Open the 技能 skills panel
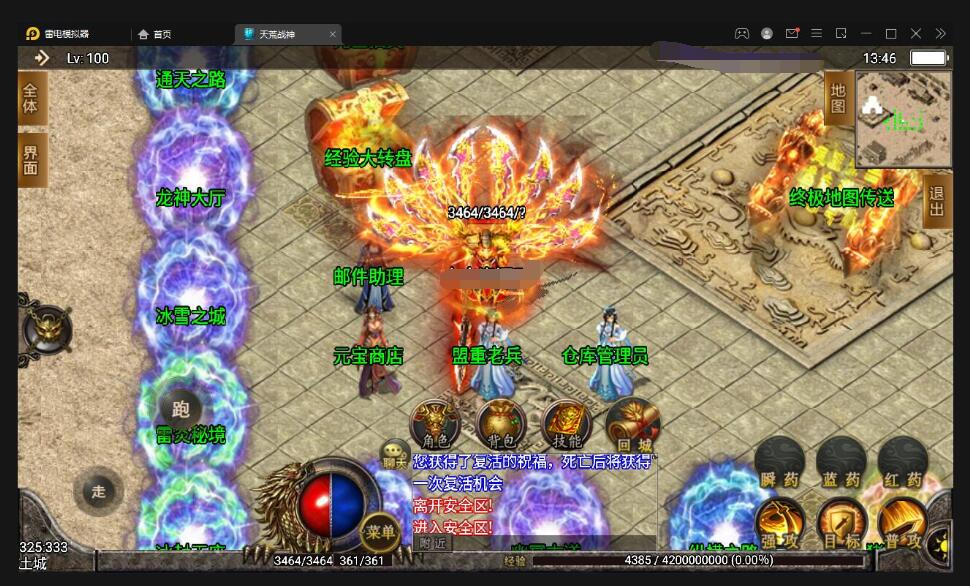The width and height of the screenshot is (970, 586). point(566,424)
